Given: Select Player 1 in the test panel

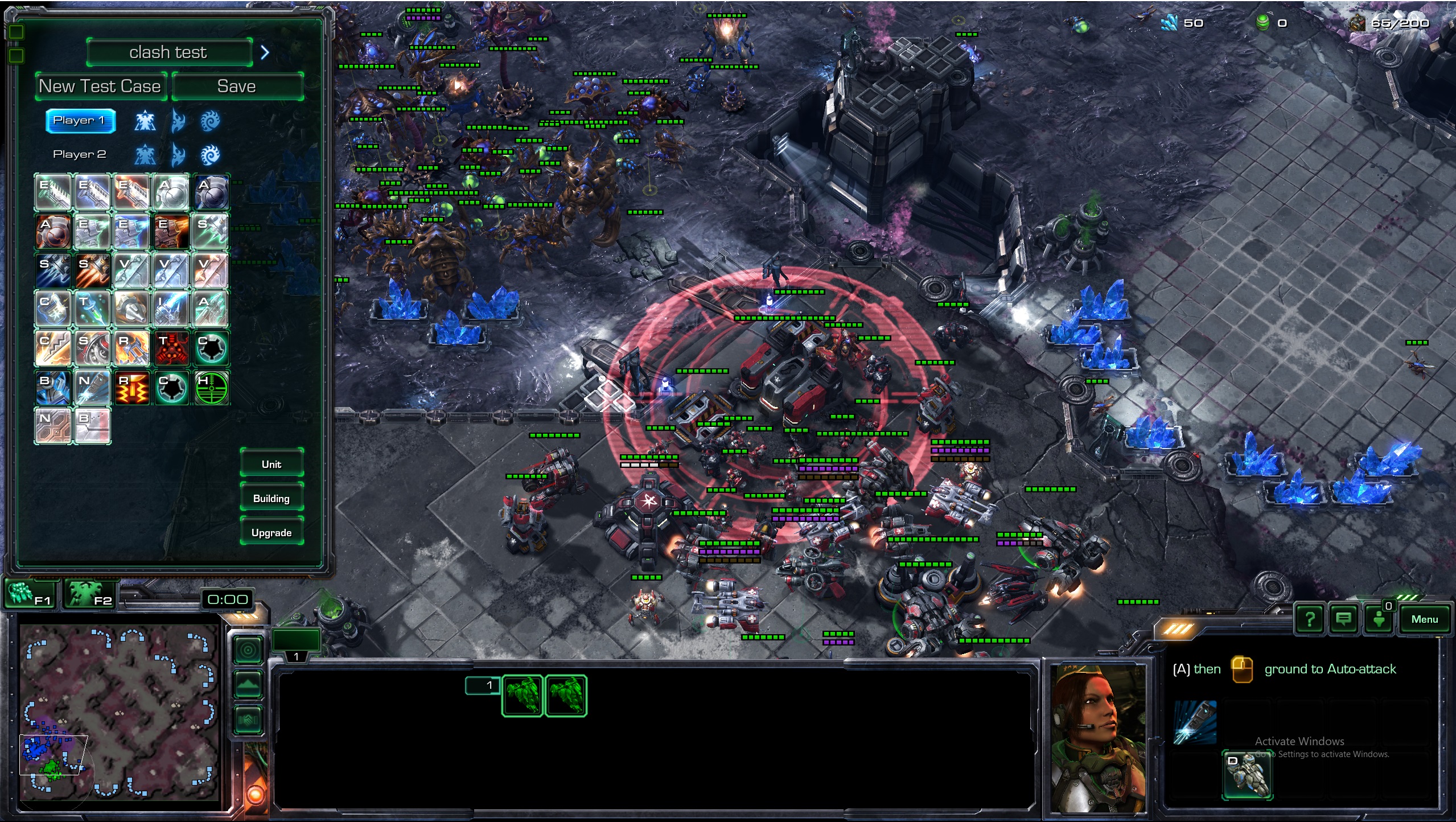Looking at the screenshot, I should (x=80, y=120).
